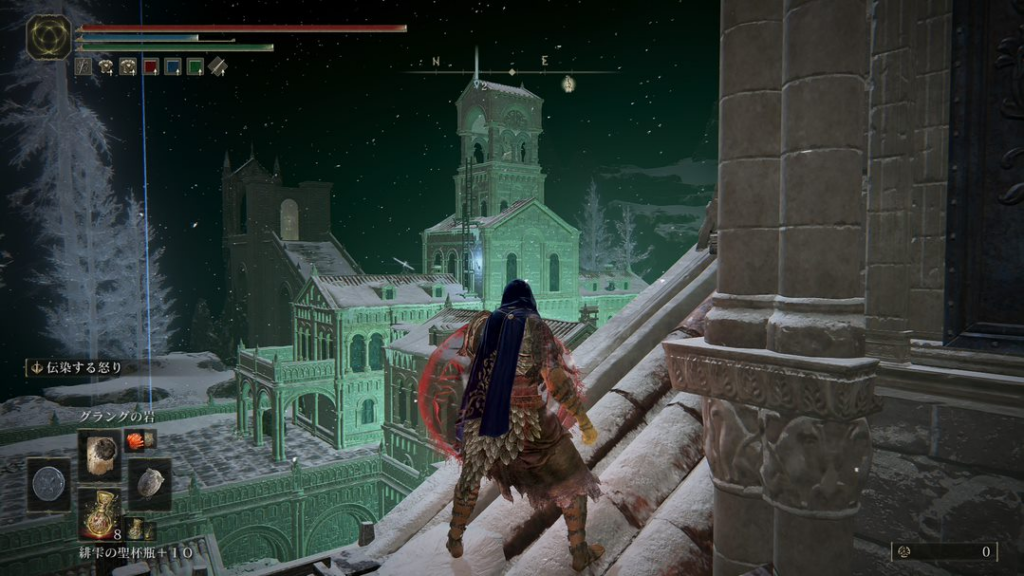Screen dimensions: 1024x576
Task: Click the golden figure marker below compass
Action: [x=568, y=83]
